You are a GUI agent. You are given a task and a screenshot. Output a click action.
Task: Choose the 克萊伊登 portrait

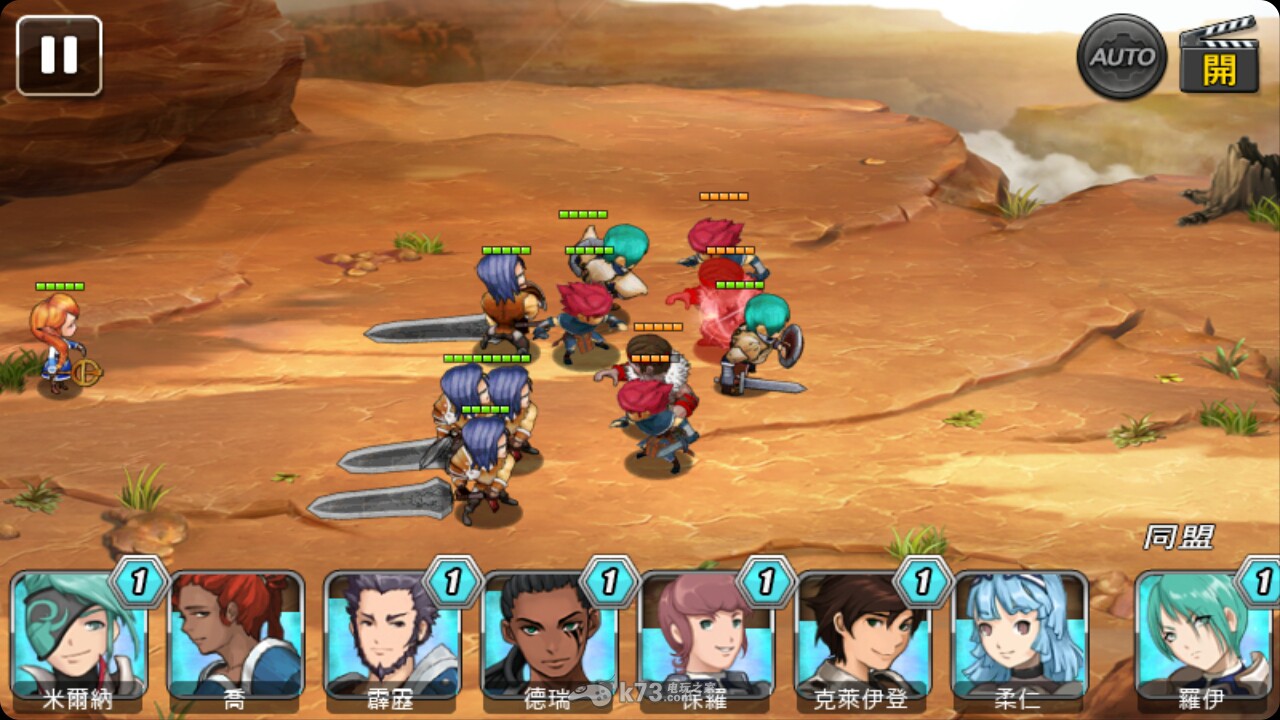(863, 635)
